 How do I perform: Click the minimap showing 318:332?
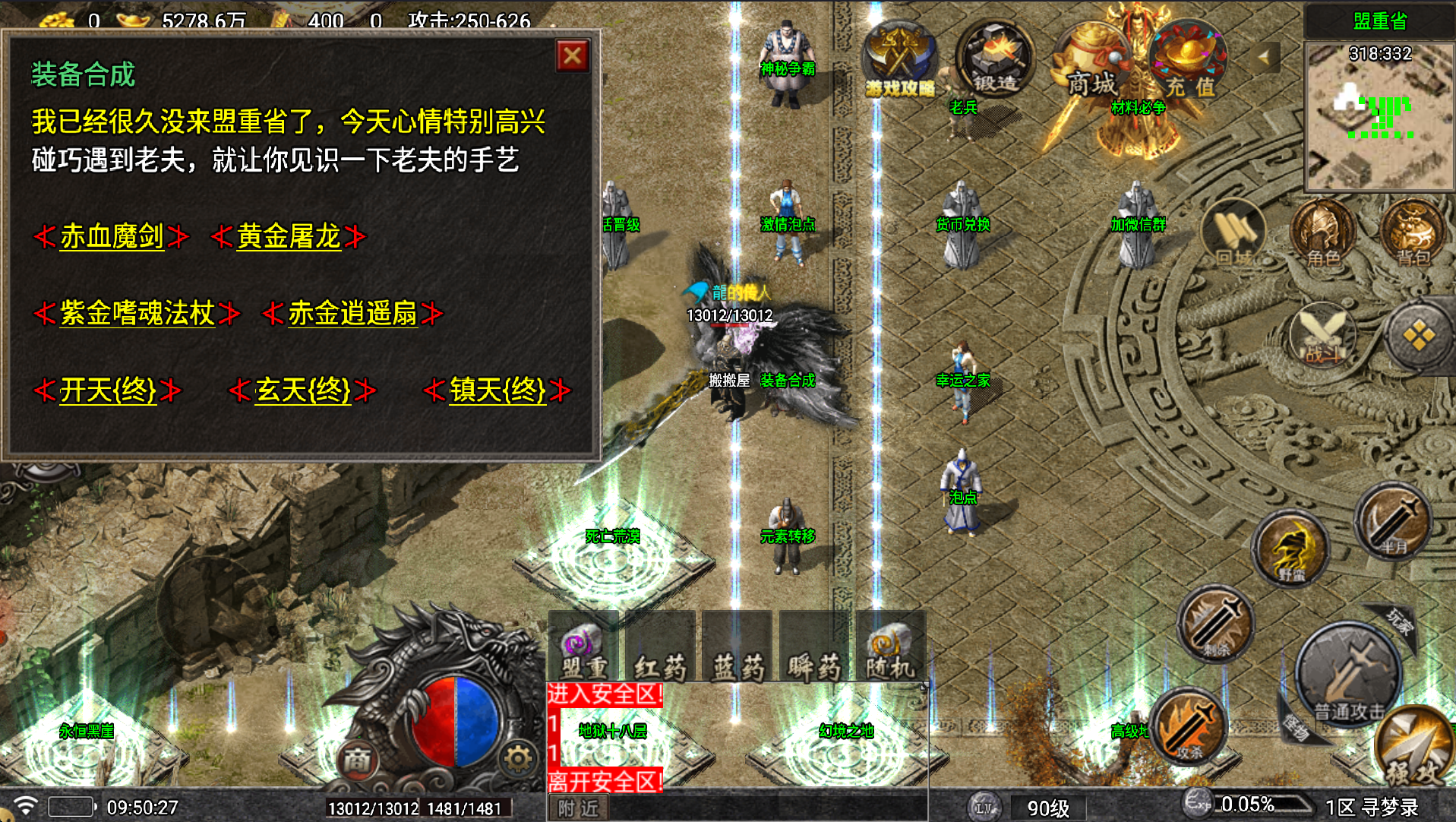(x=1376, y=114)
